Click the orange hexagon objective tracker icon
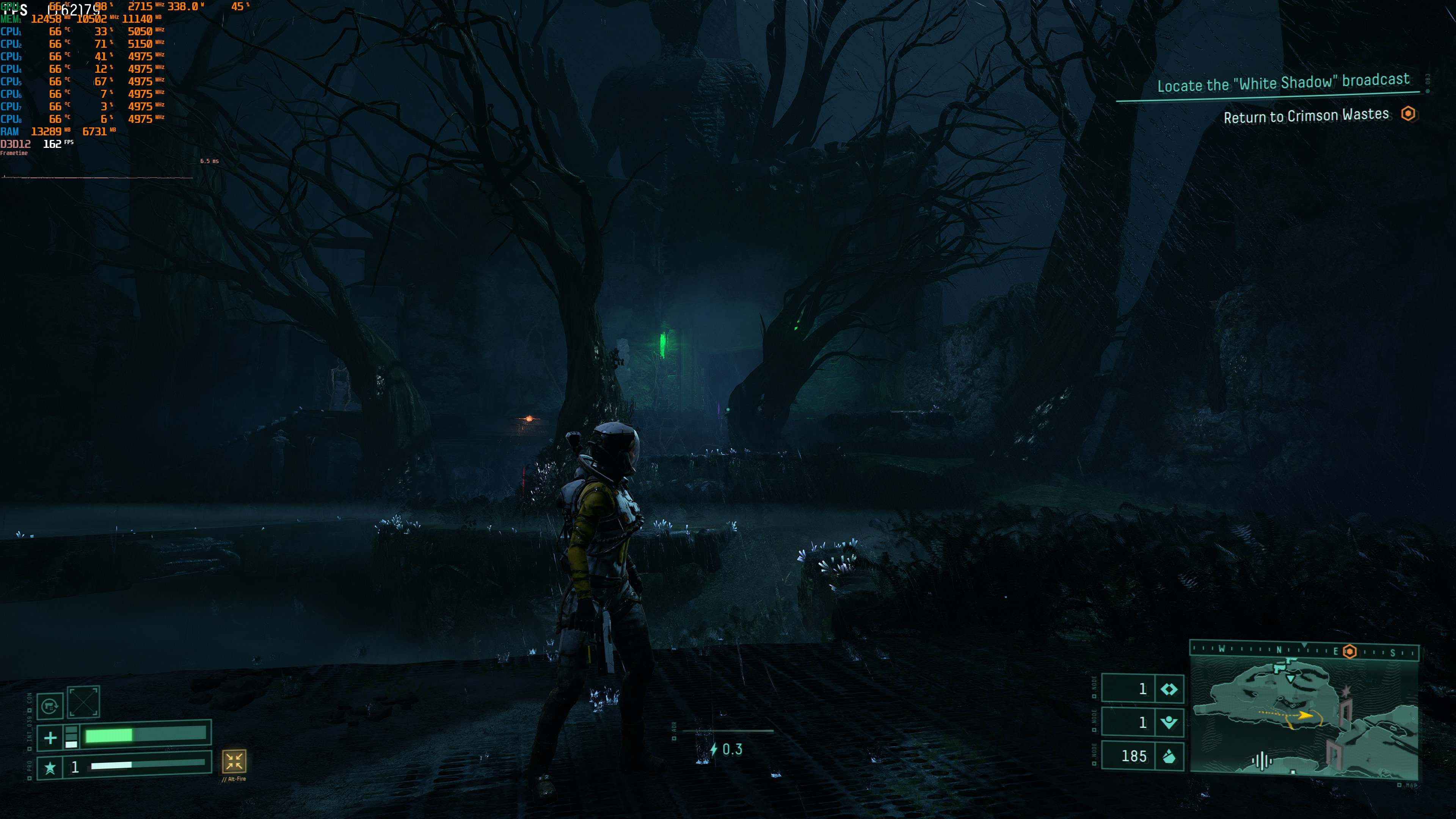This screenshot has height=819, width=1456. pyautogui.click(x=1408, y=114)
